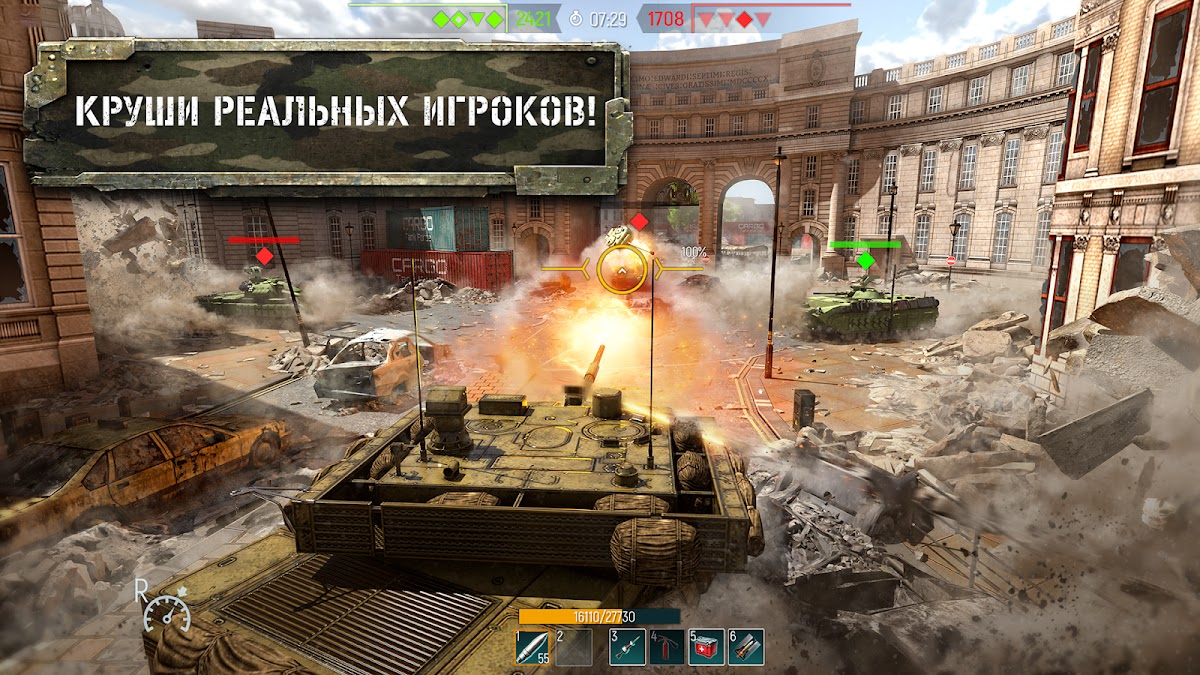Activate the fire extinguisher item
The image size is (1200, 675).
666,648
